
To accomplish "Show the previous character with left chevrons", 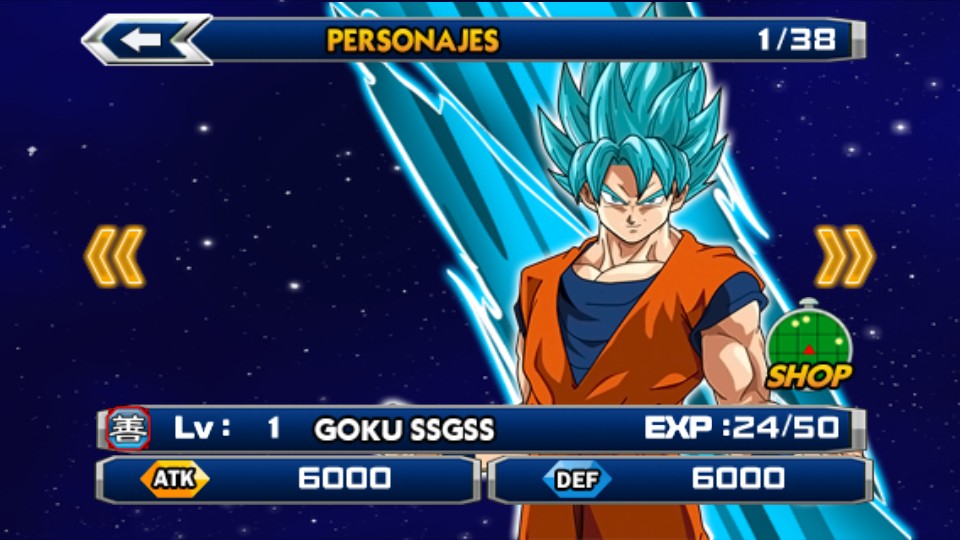I will 115,256.
